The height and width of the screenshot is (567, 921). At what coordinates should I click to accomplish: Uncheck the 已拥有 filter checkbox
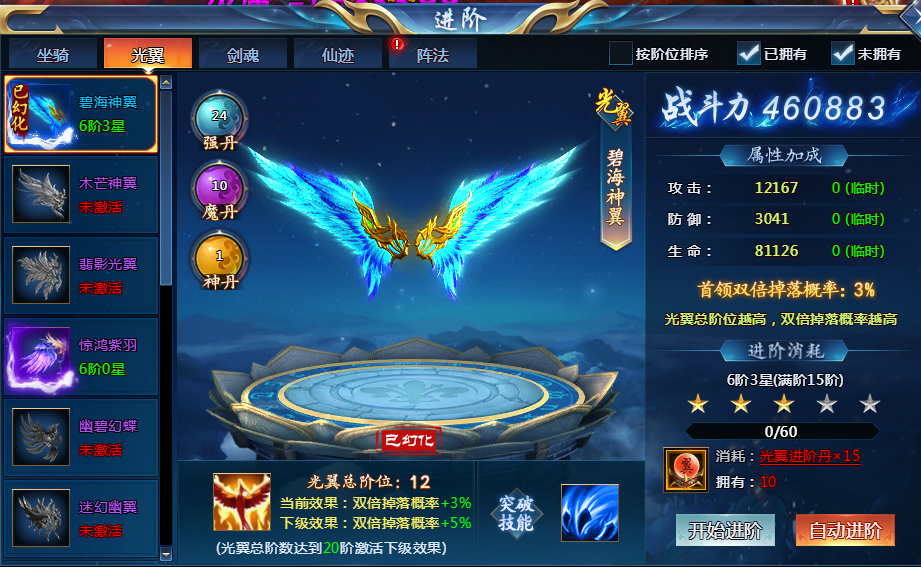[749, 53]
